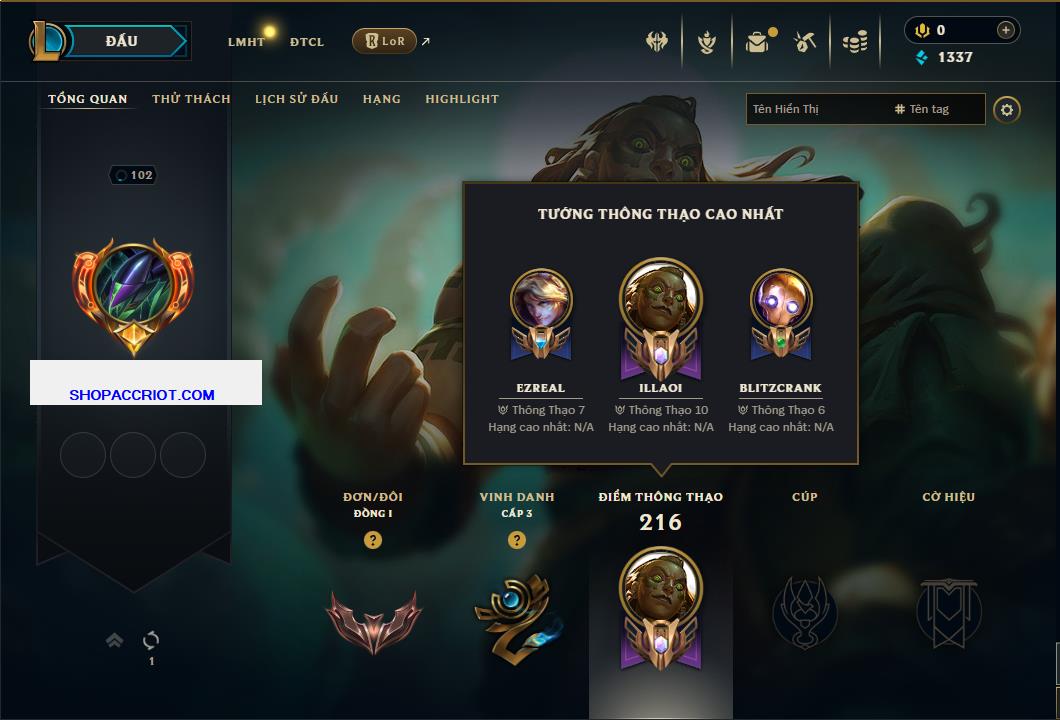The height and width of the screenshot is (720, 1060).
Task: Open the store coins icon
Action: coord(854,42)
